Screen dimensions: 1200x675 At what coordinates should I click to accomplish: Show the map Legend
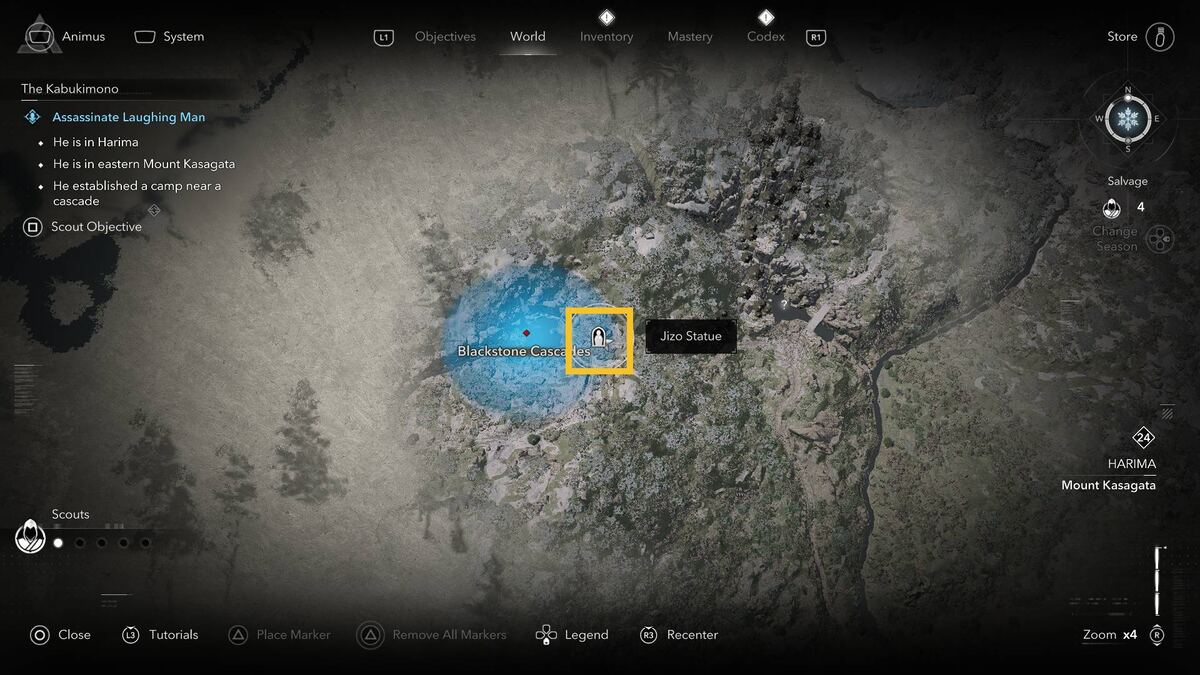click(572, 635)
